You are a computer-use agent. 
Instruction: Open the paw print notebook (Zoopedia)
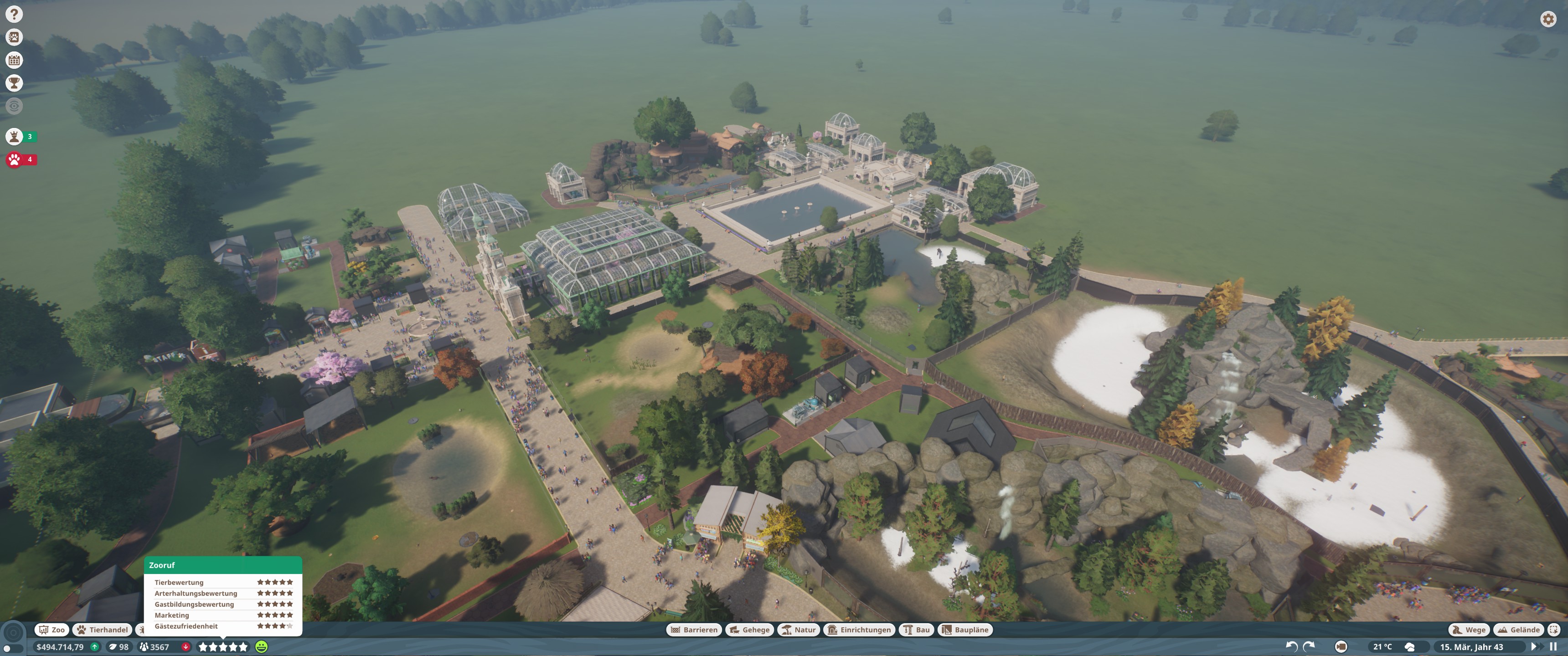[14, 37]
